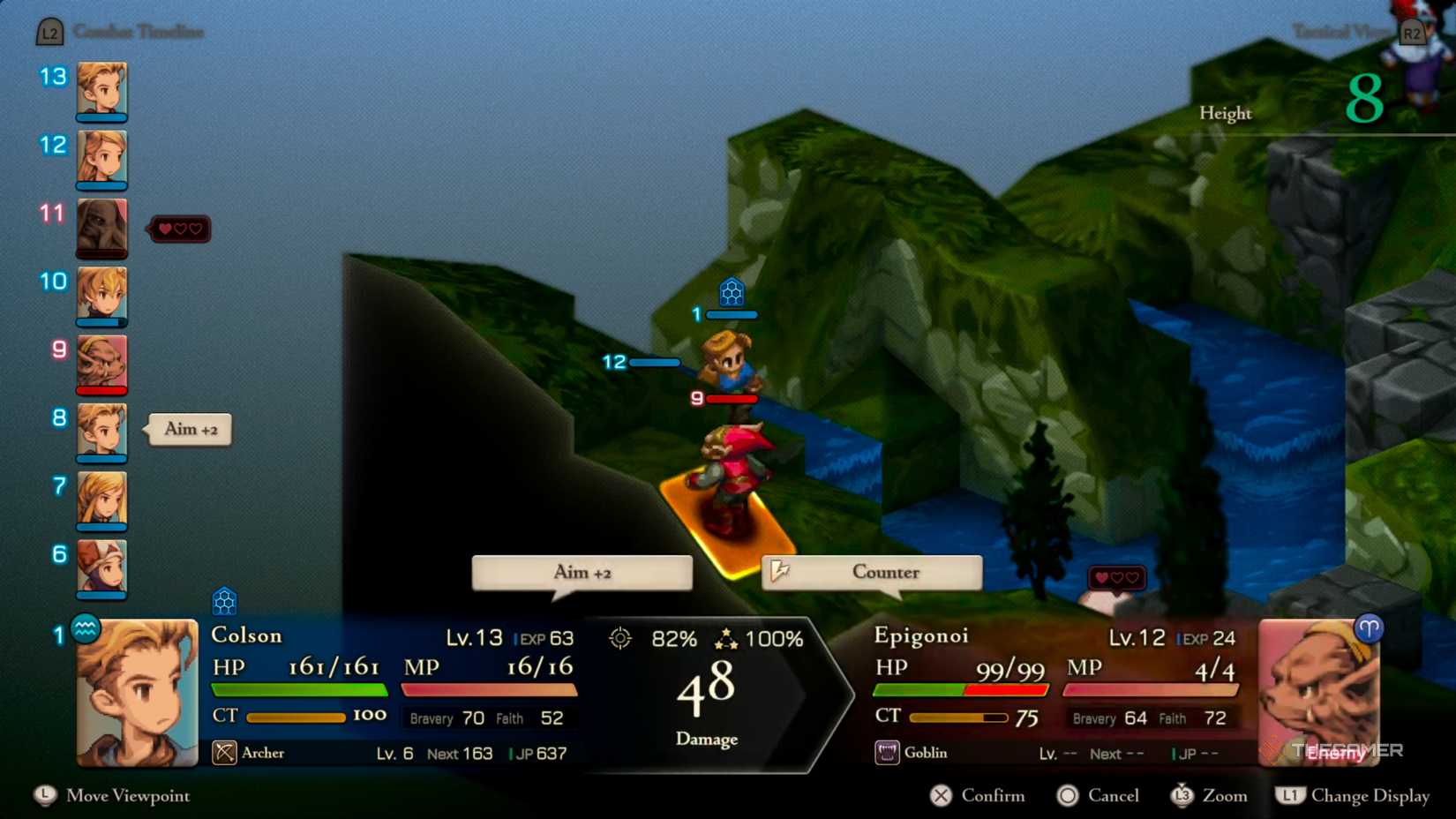This screenshot has height=819, width=1456.
Task: Click the hearts status tag beside turn 11
Action: 180,229
